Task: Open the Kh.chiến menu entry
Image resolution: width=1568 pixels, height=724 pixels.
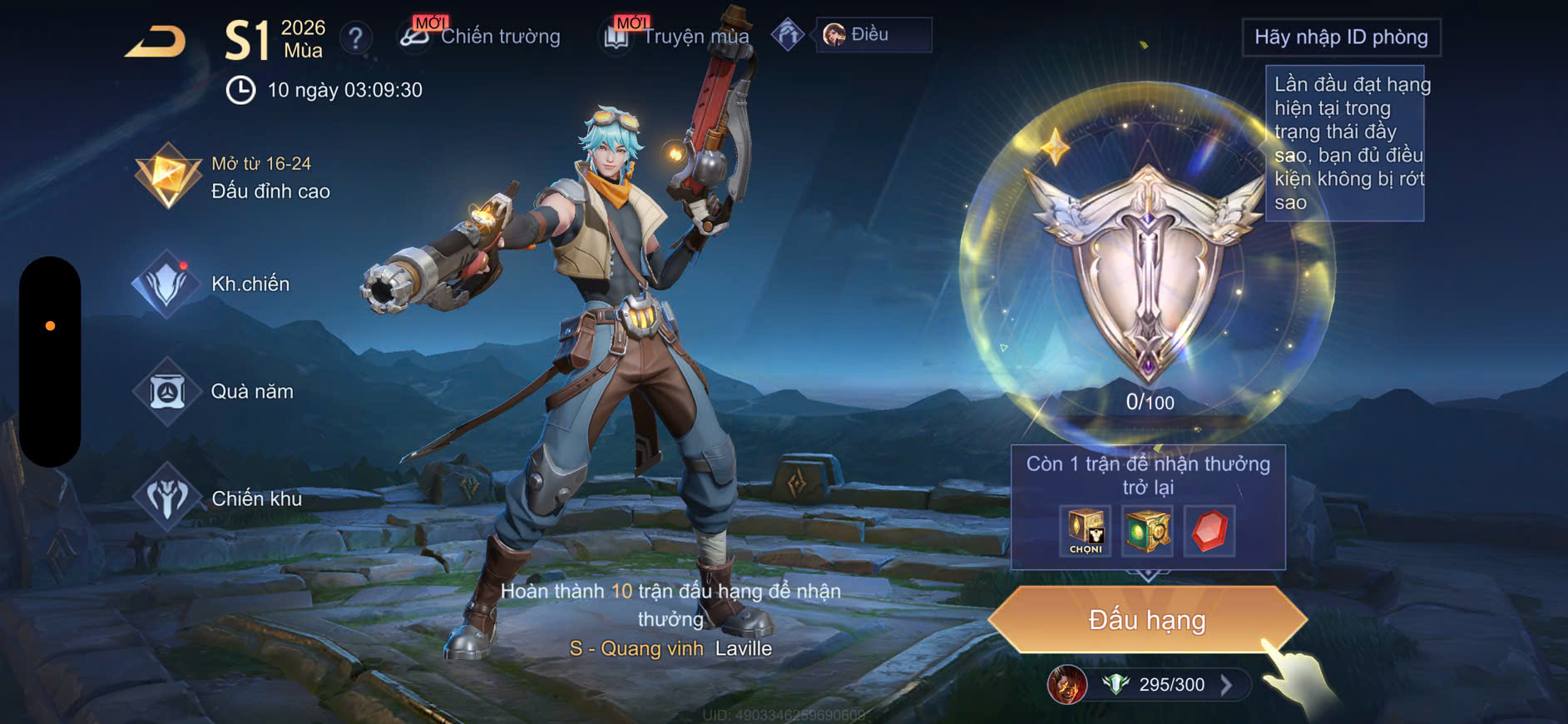Action: pos(213,284)
